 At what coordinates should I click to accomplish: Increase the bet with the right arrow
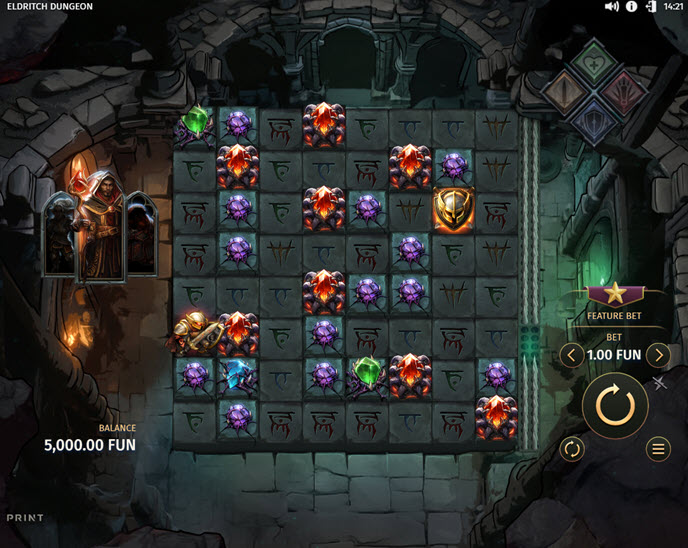click(x=657, y=354)
